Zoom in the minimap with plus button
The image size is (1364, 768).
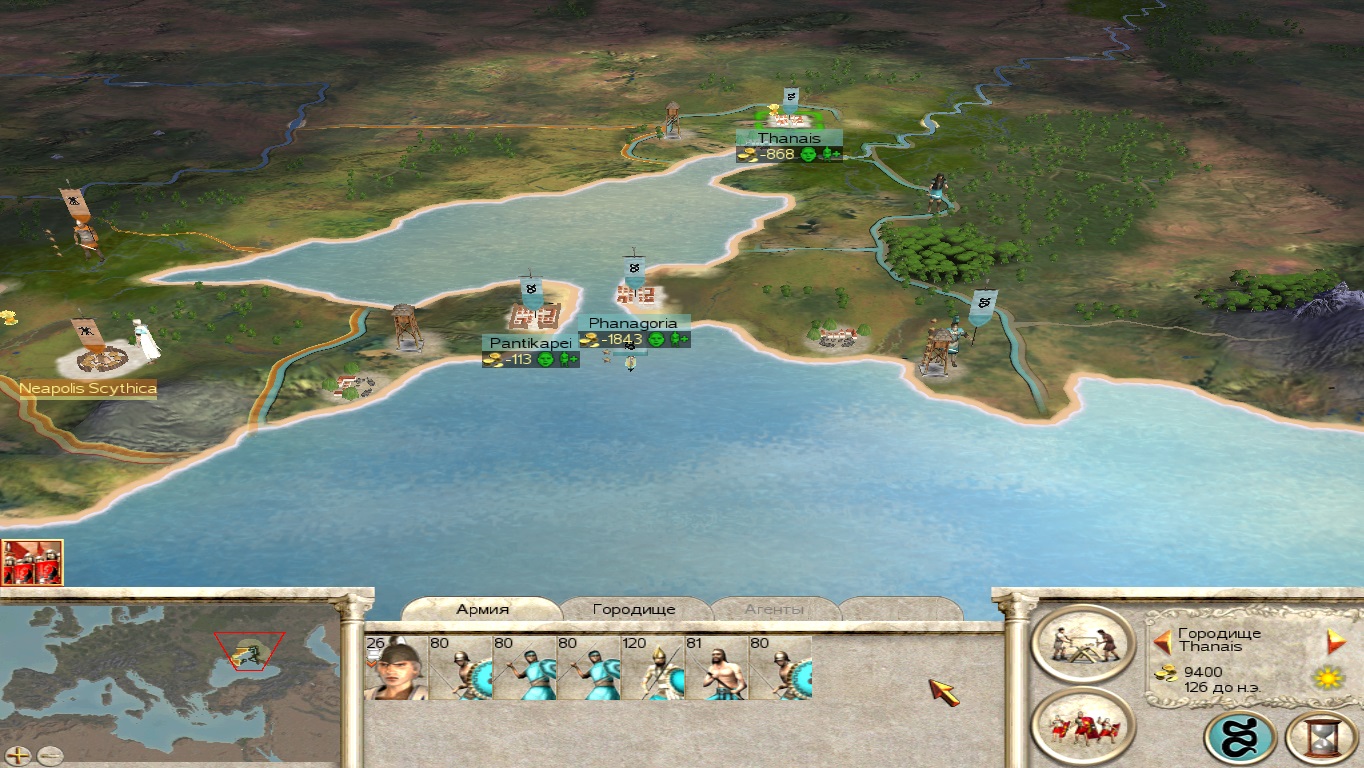point(18,756)
